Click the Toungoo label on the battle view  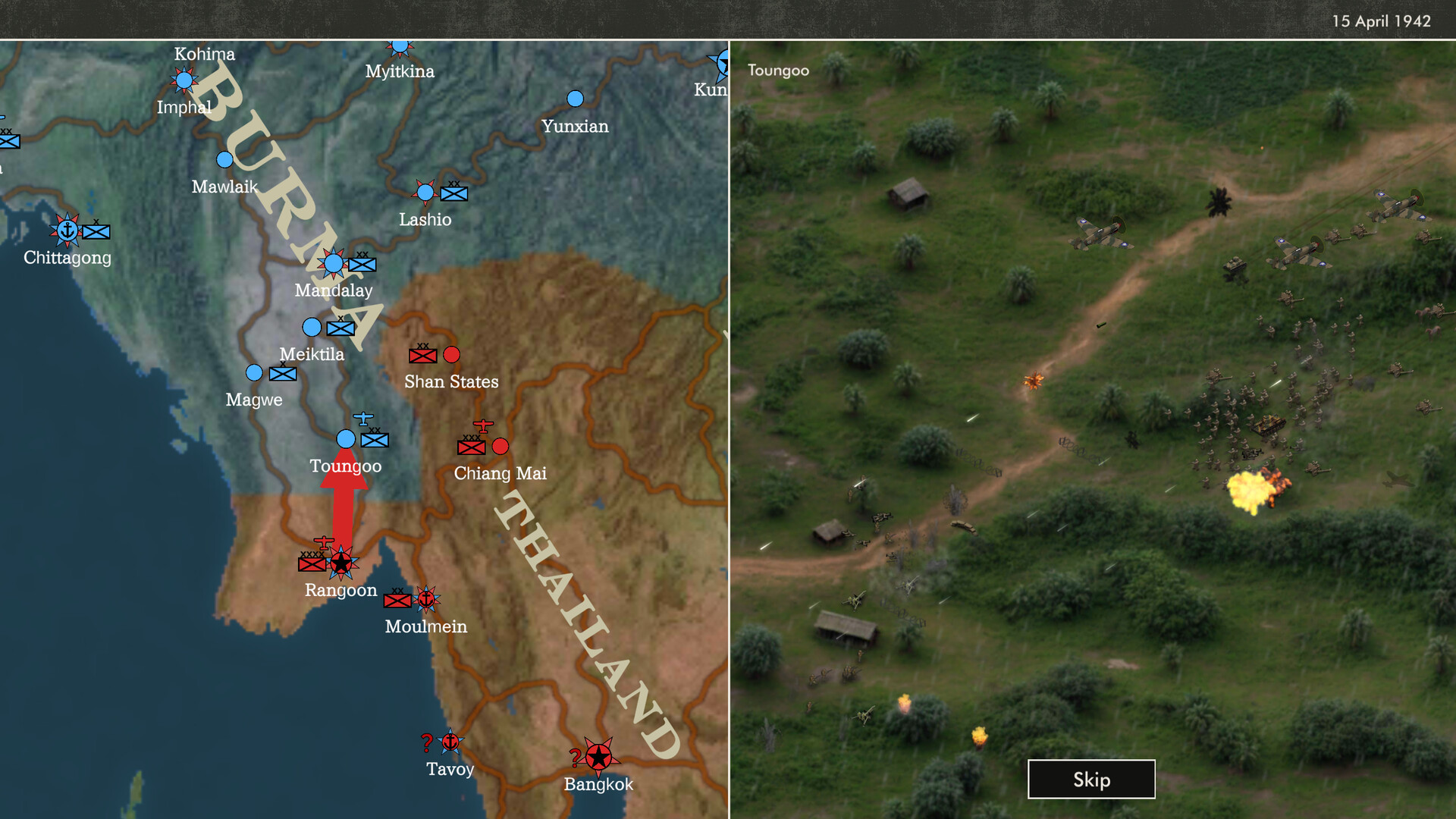pyautogui.click(x=777, y=70)
